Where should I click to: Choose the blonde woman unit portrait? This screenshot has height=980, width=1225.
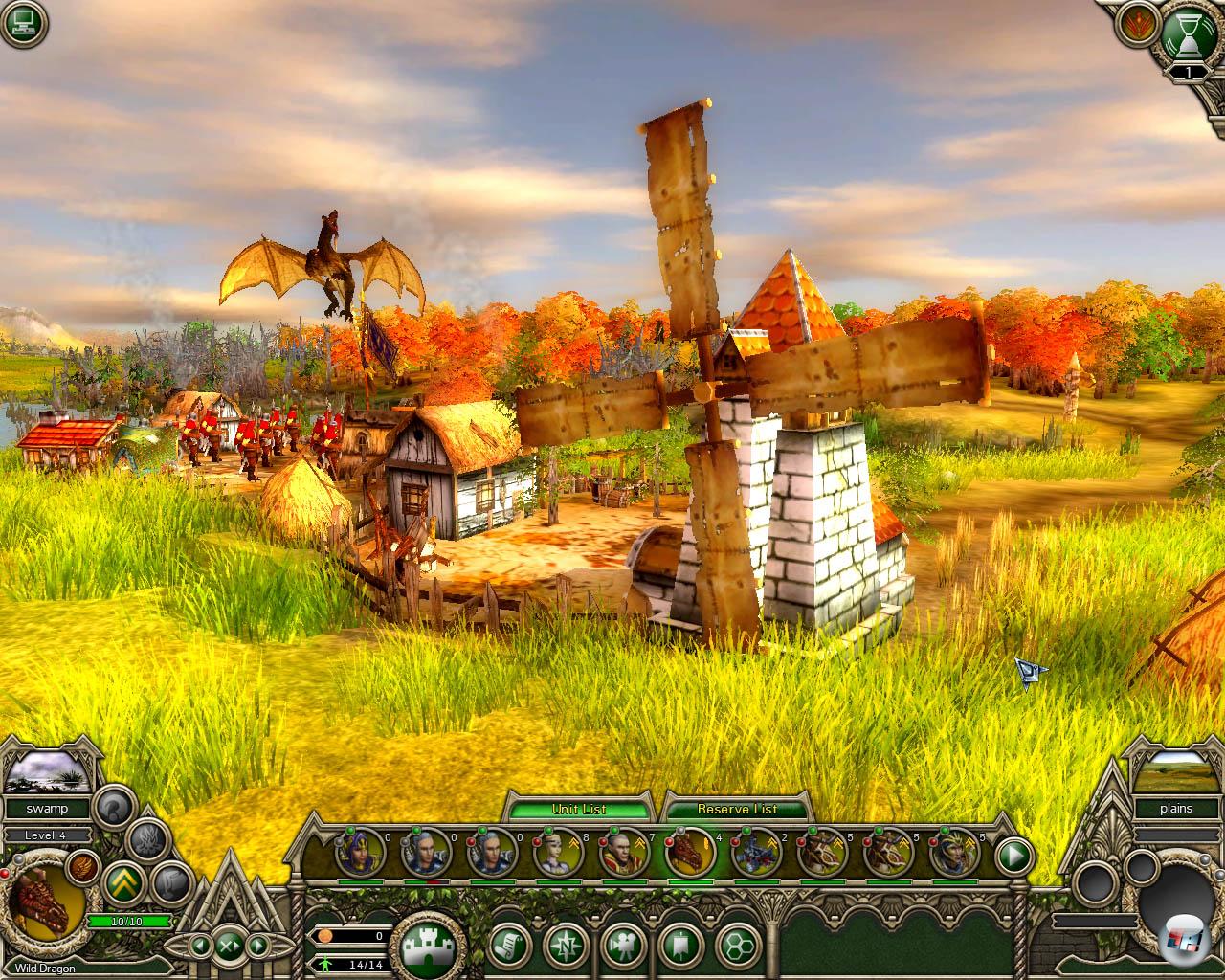coord(559,854)
